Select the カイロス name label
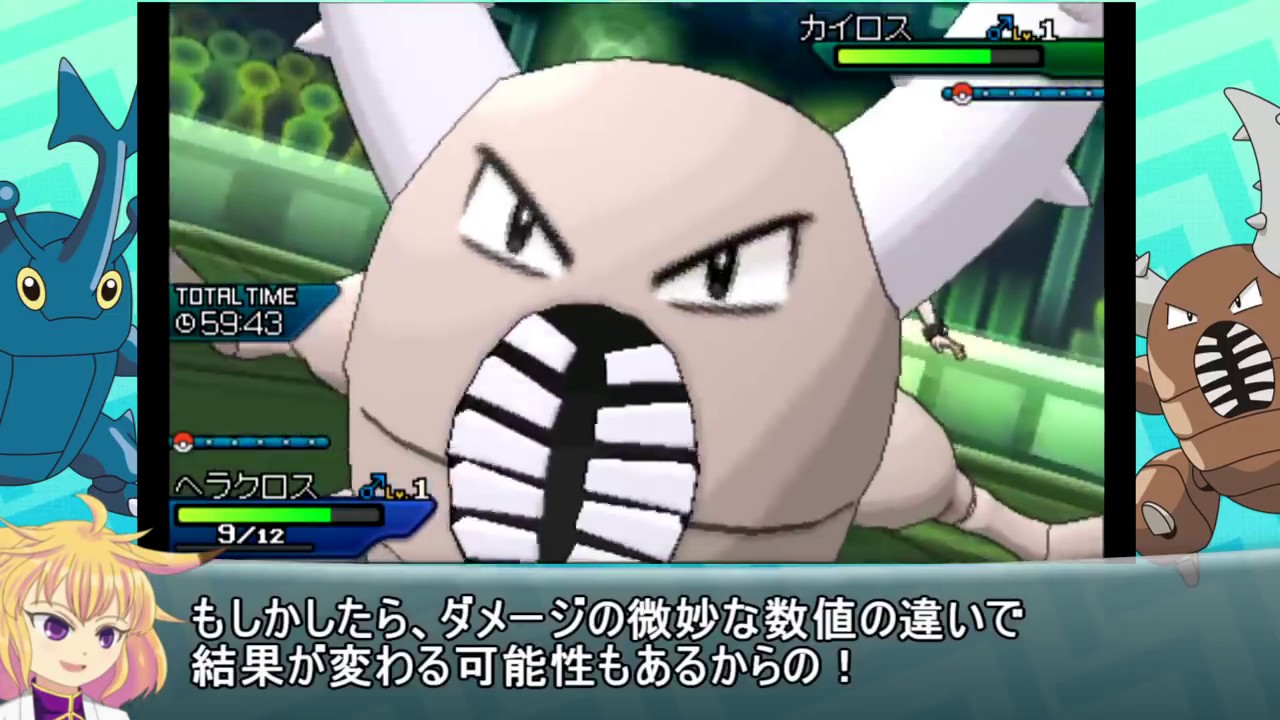 click(x=855, y=30)
